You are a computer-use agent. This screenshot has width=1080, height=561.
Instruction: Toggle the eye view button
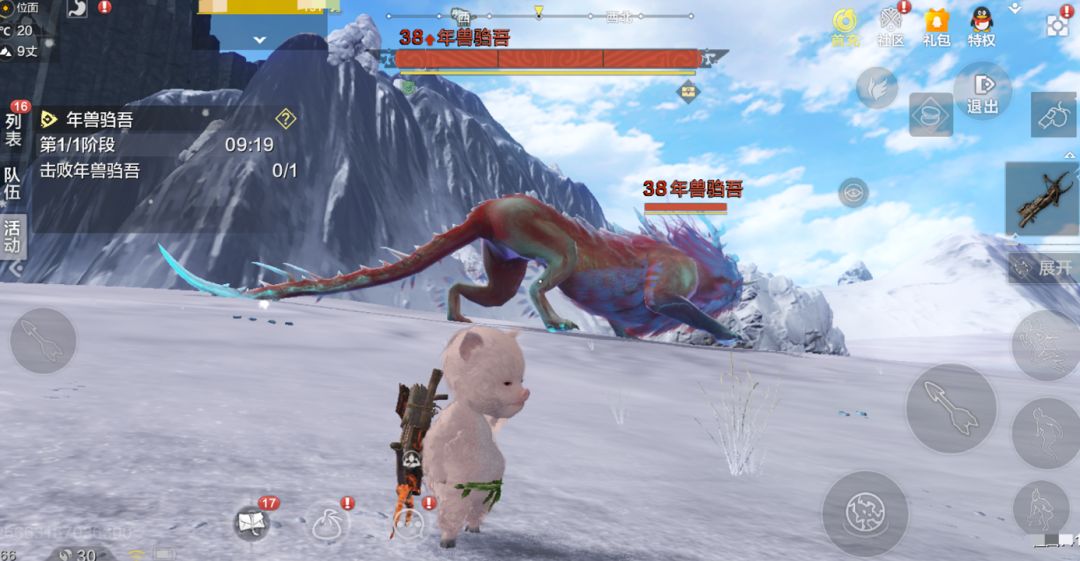tap(853, 192)
